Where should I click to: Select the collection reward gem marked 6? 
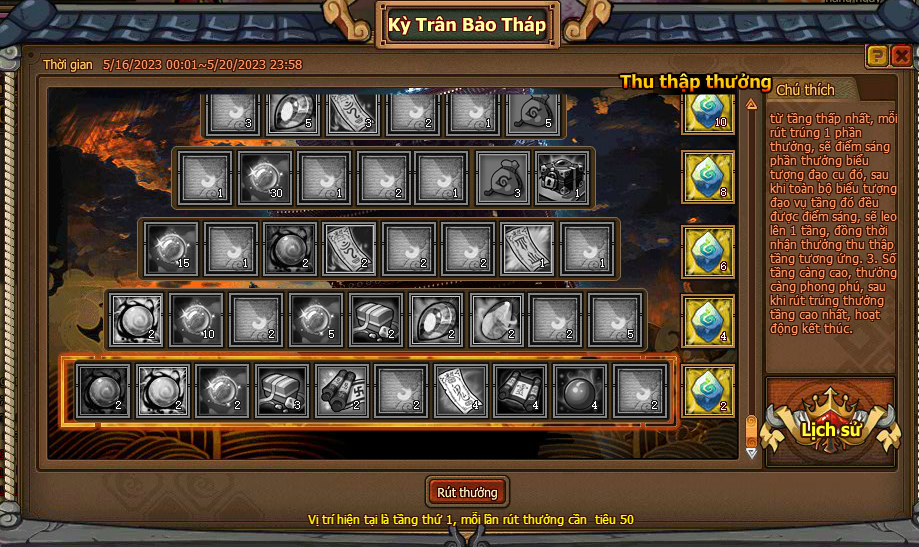coord(708,250)
